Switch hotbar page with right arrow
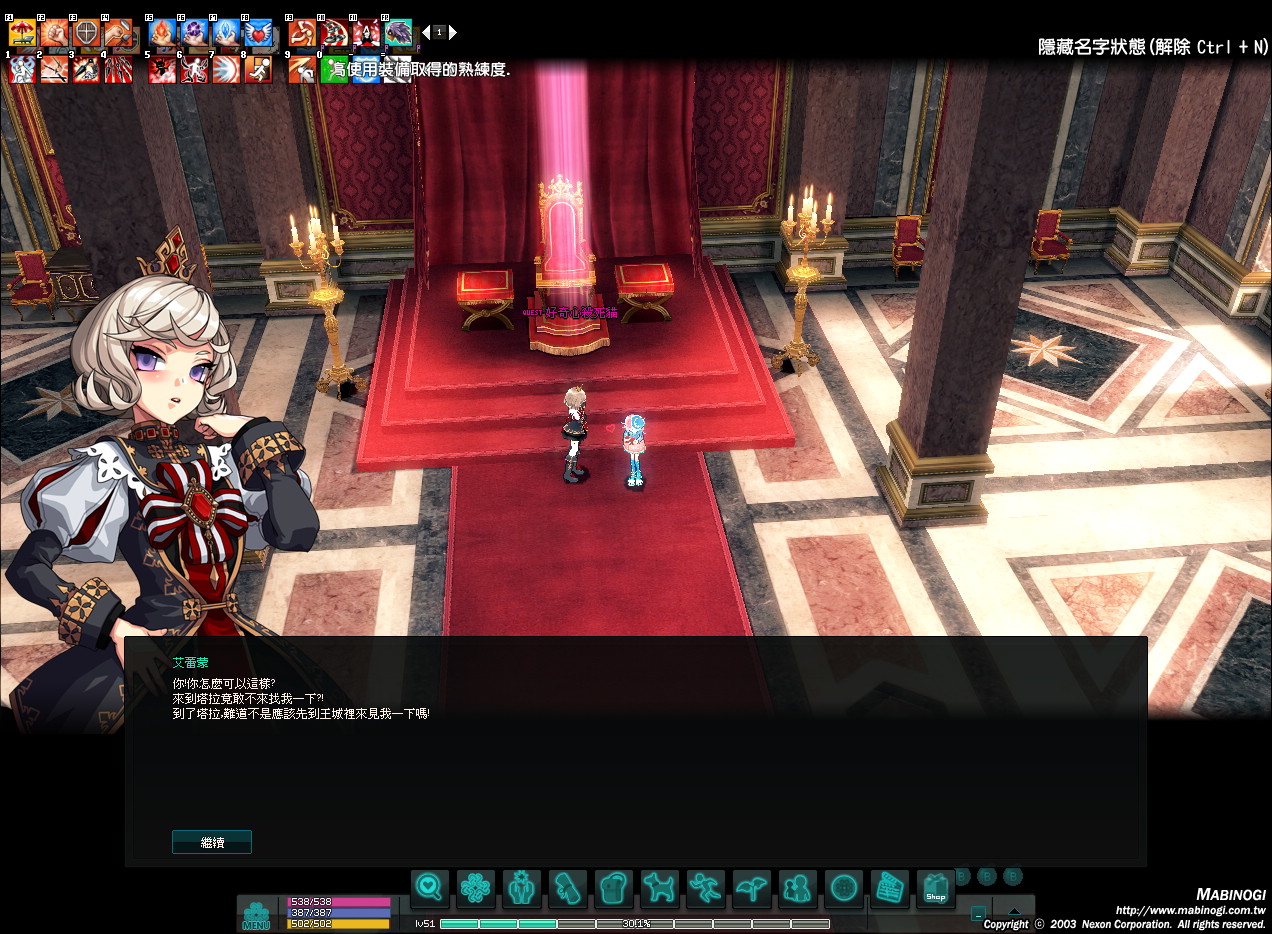This screenshot has height=934, width=1272. pyautogui.click(x=453, y=32)
